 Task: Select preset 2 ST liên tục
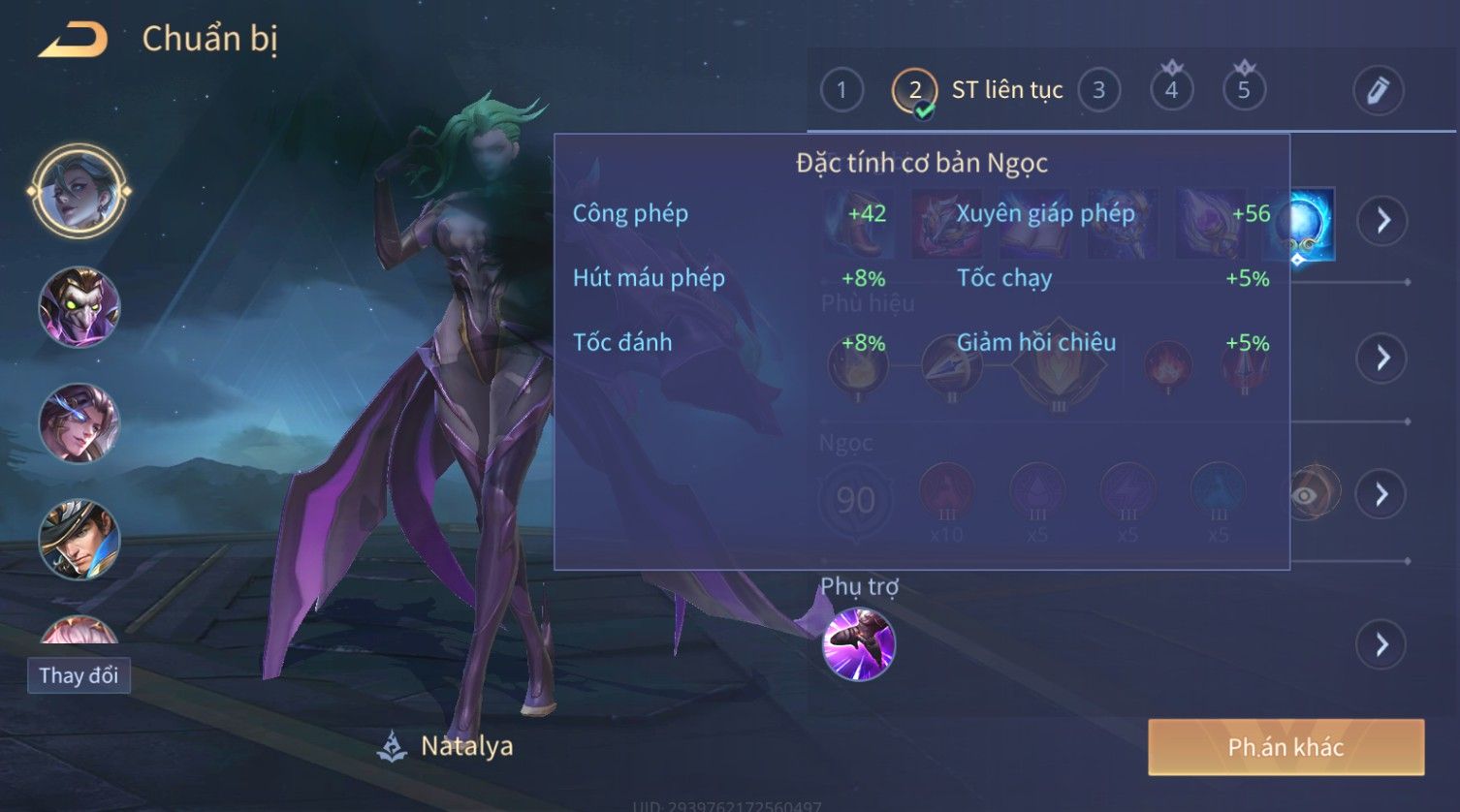coord(914,91)
